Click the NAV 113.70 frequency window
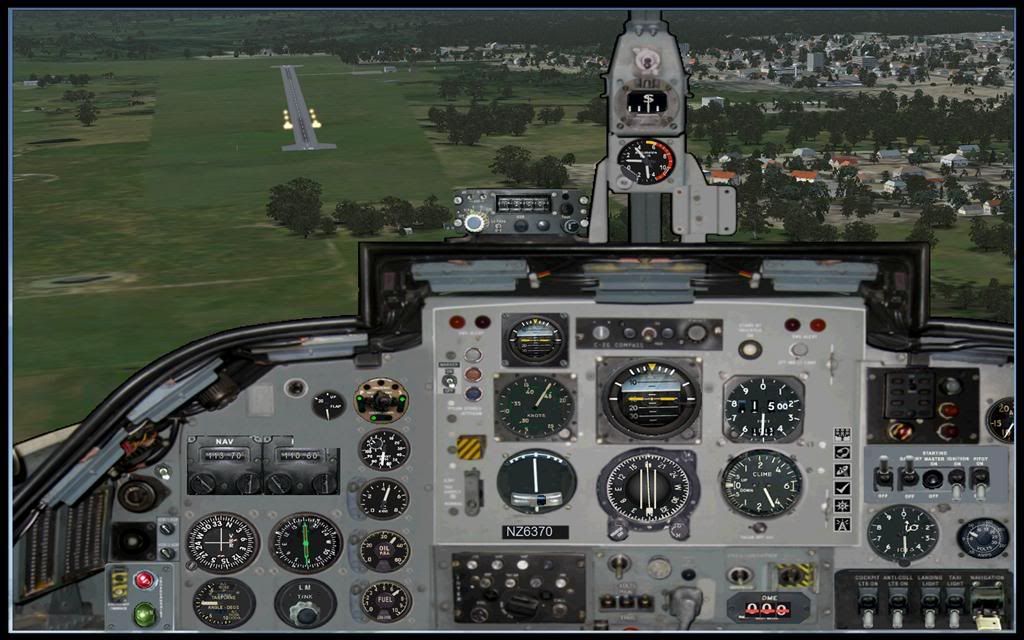The image size is (1024, 640). click(224, 454)
